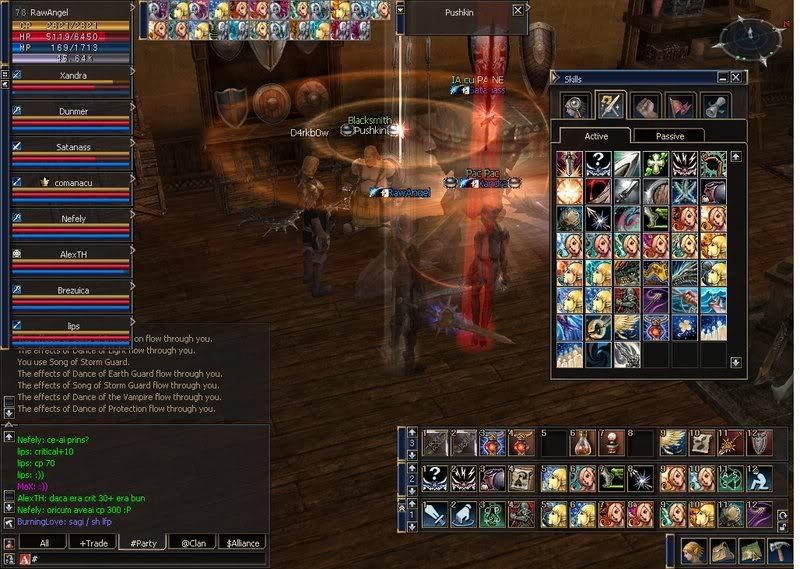Open the character head menu button

click(693, 552)
